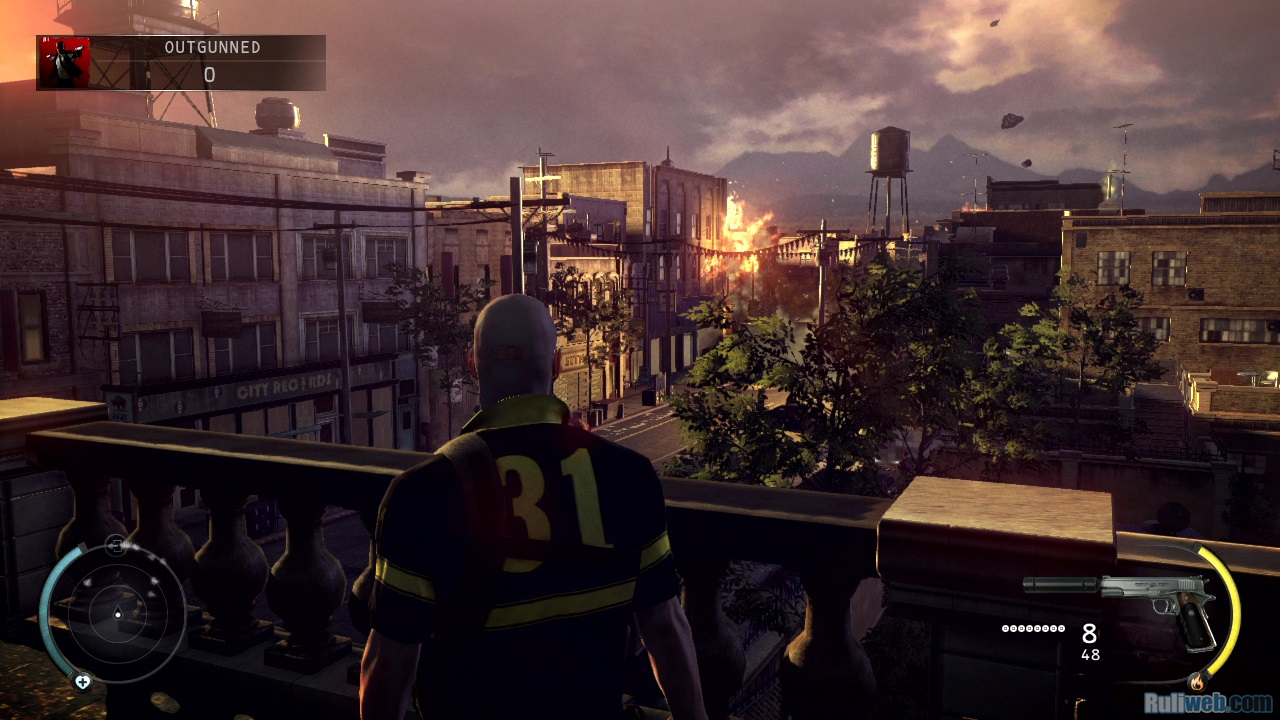Click the health cross icon below the minimap
Image resolution: width=1280 pixels, height=720 pixels.
82,682
